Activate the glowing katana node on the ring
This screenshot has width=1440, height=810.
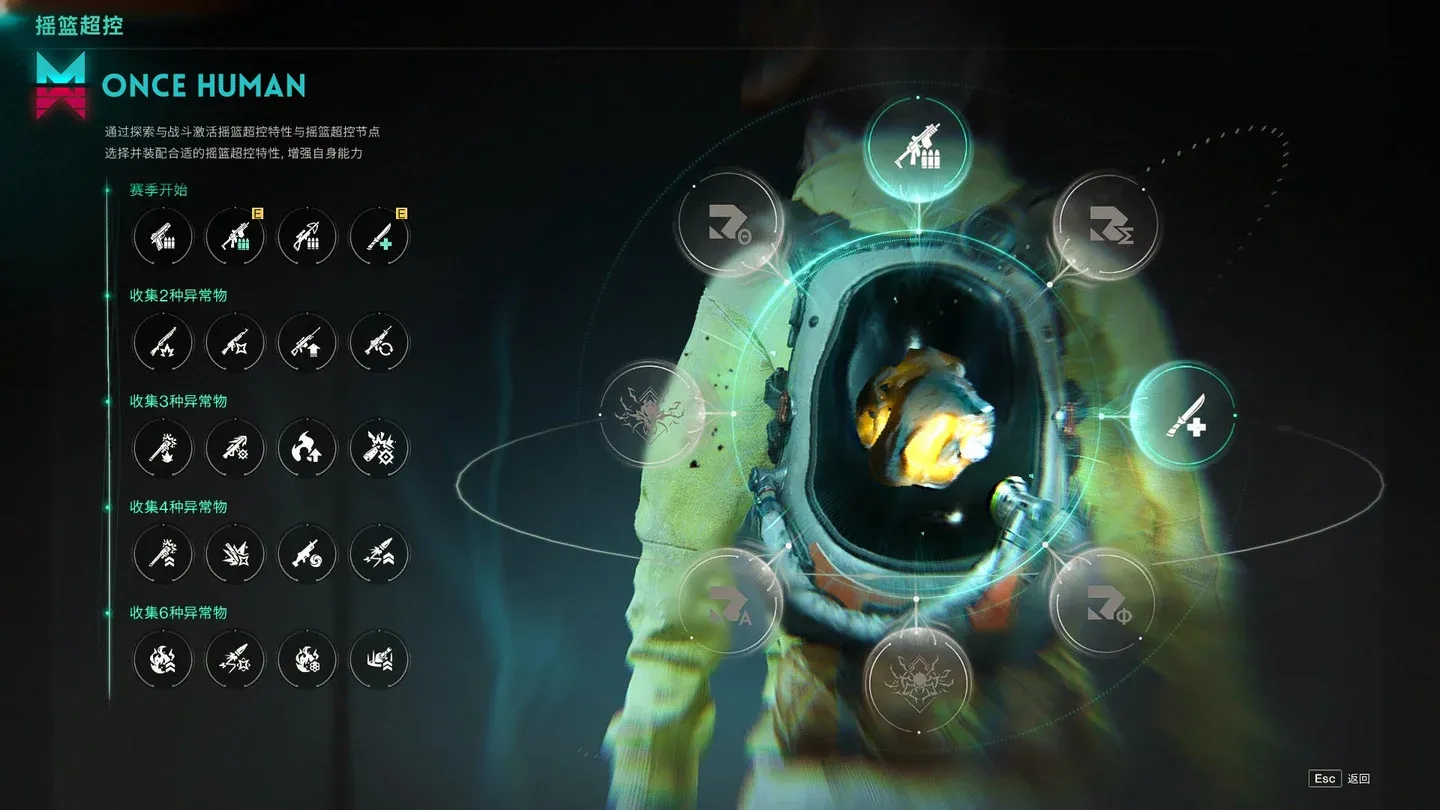[x=1188, y=413]
